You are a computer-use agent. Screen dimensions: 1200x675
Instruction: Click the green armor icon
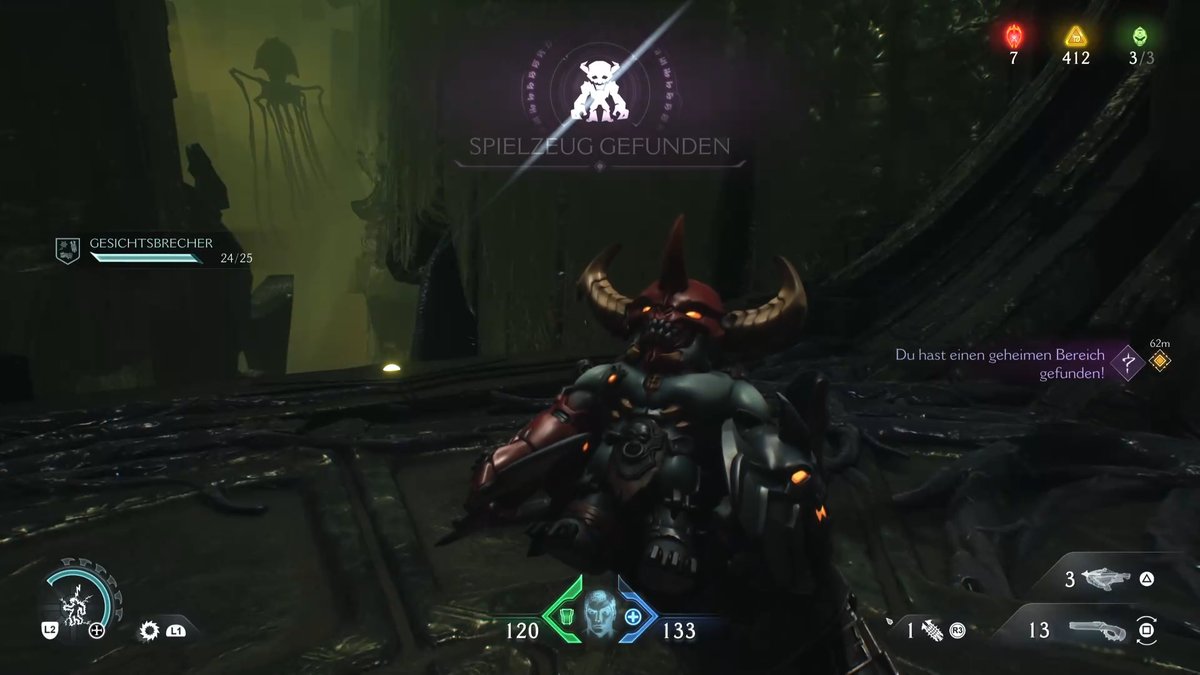(x=565, y=617)
